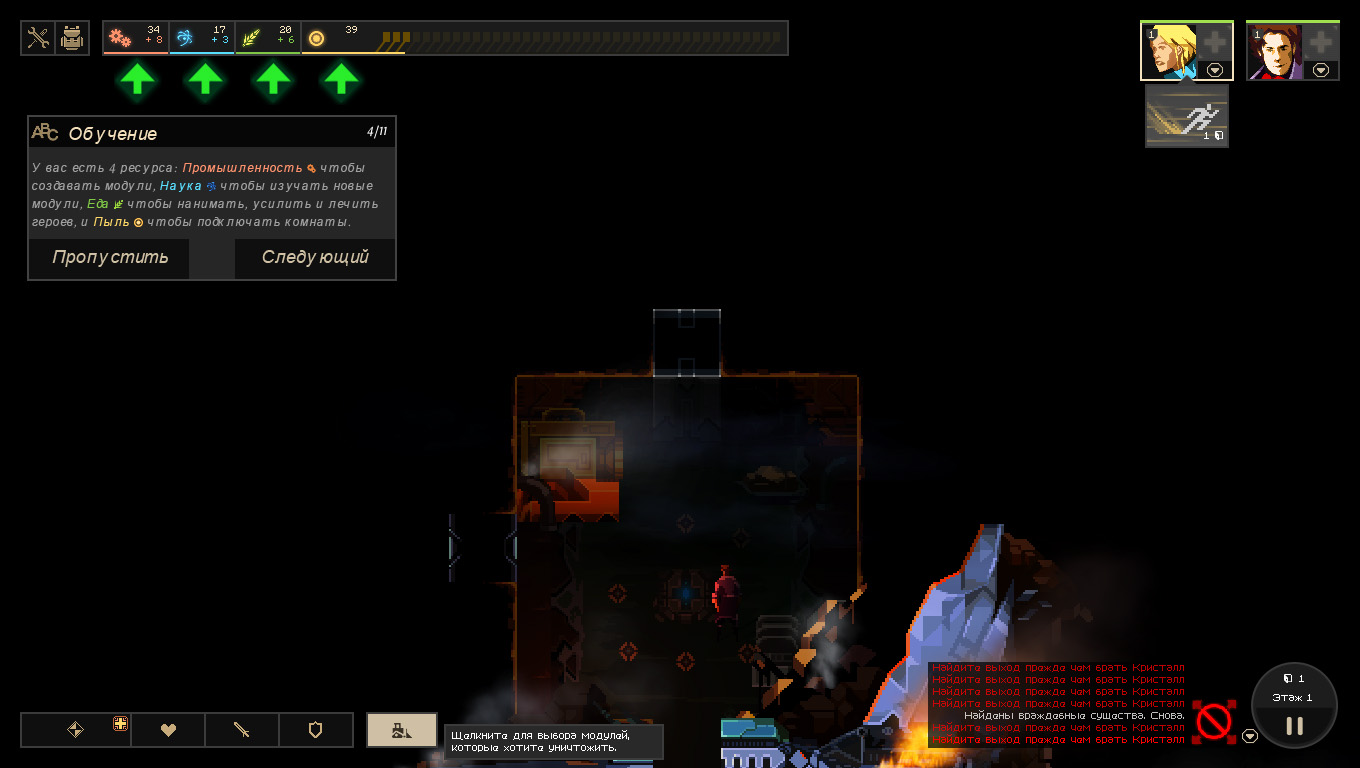Viewport: 1360px width, 768px height.
Task: Expand the blonde hero's dropdown arrow
Action: [1215, 70]
